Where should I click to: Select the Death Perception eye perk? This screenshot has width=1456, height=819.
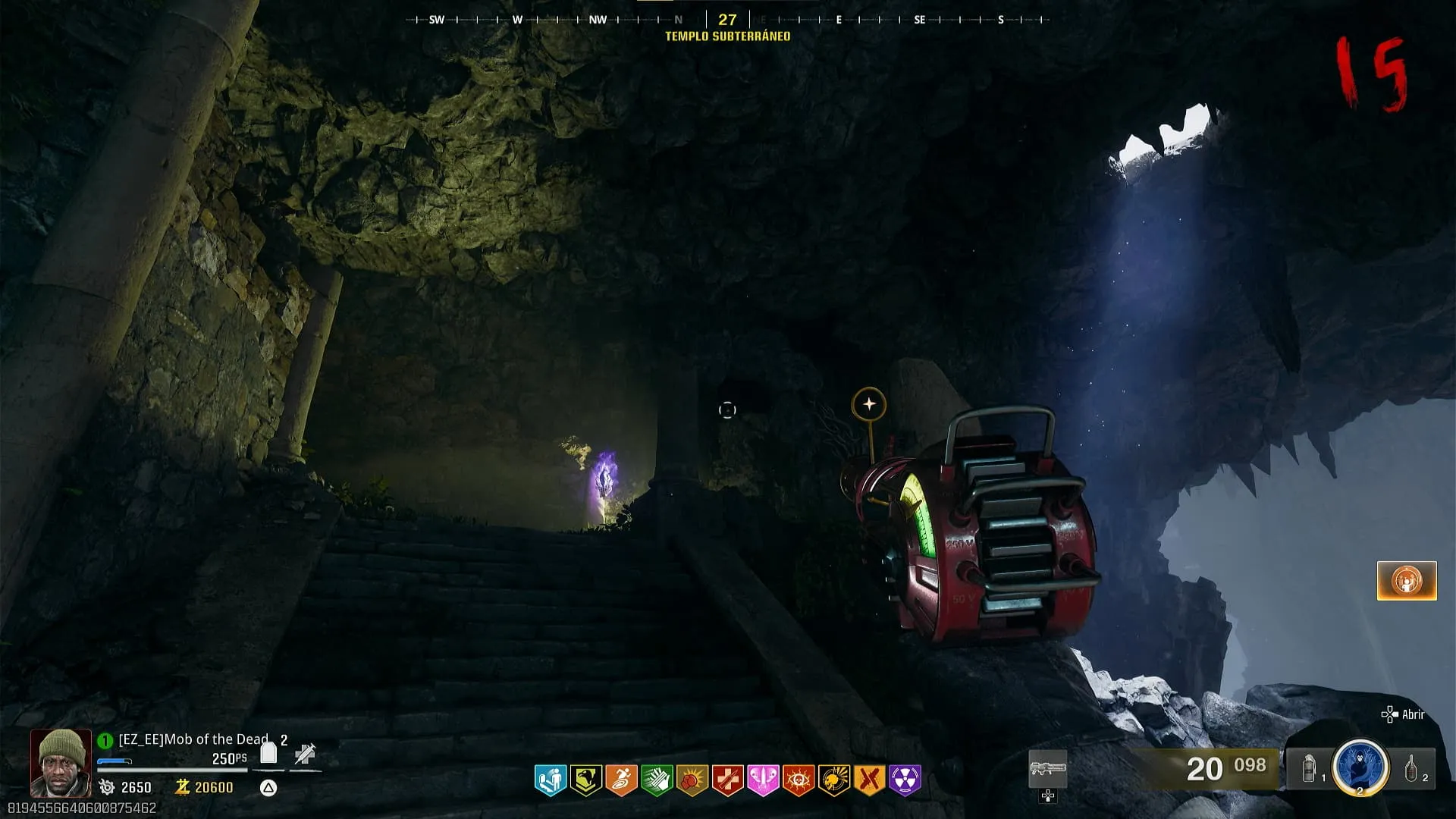pos(799,780)
